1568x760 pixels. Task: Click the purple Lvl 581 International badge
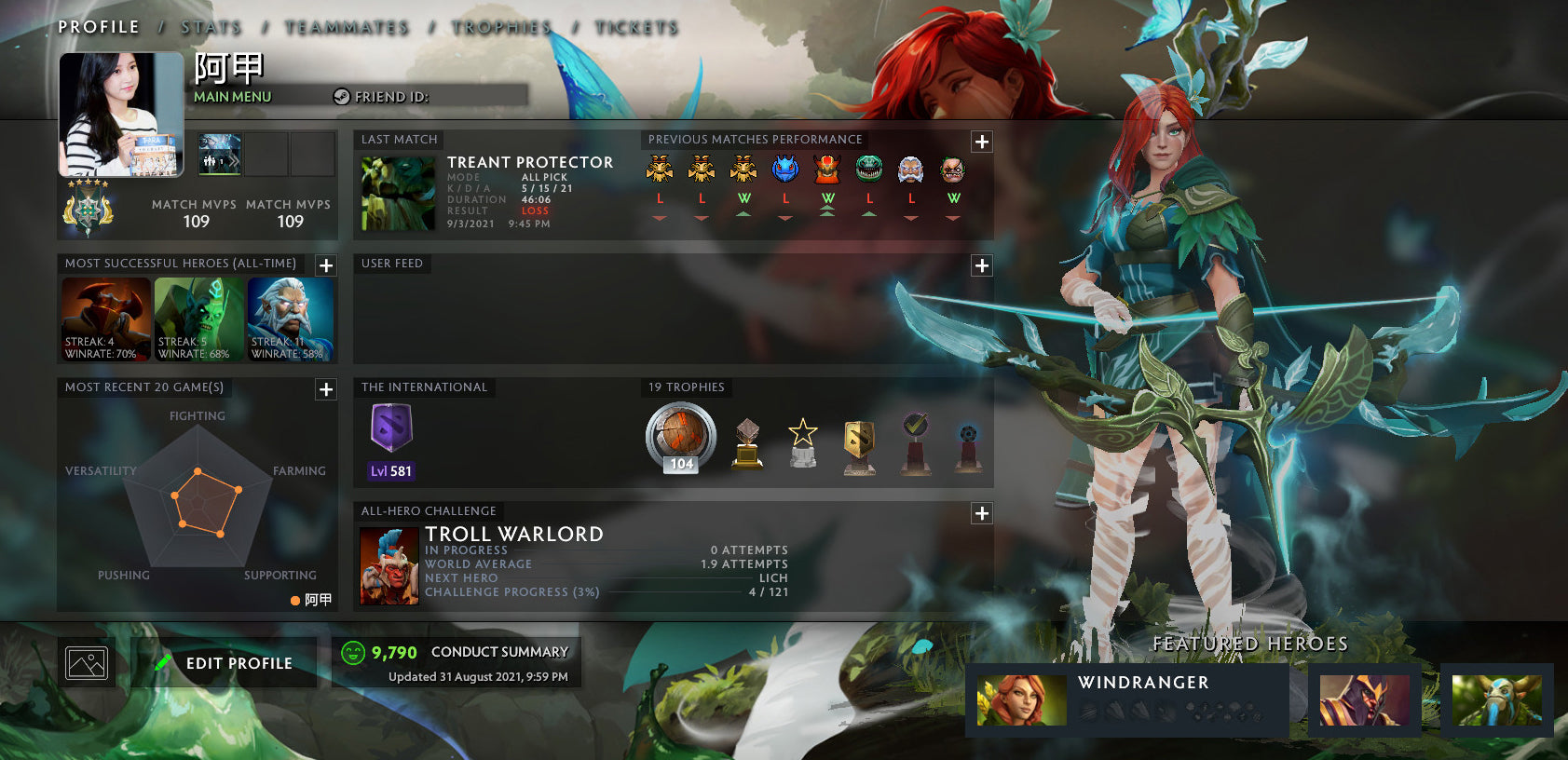coord(389,438)
